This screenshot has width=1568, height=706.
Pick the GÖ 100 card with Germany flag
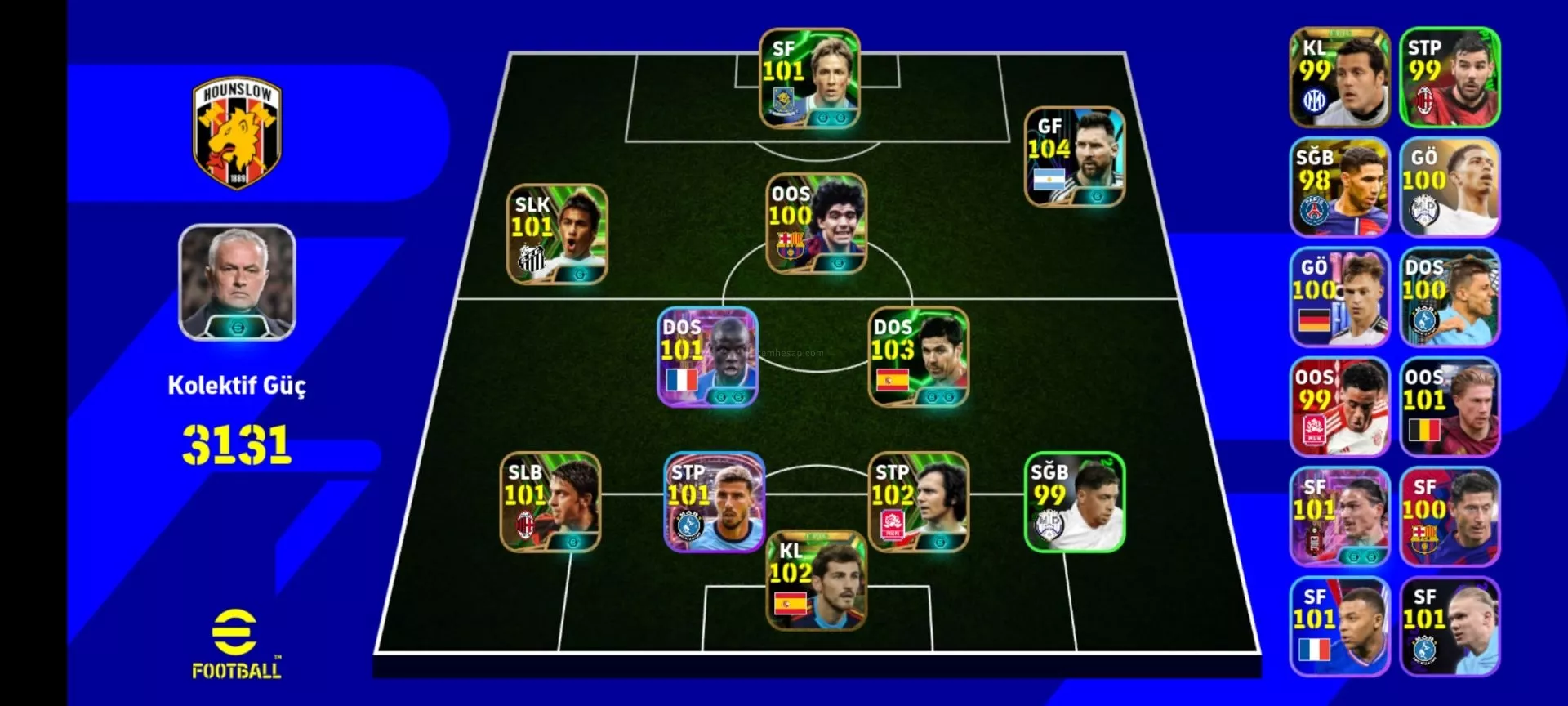(1339, 297)
